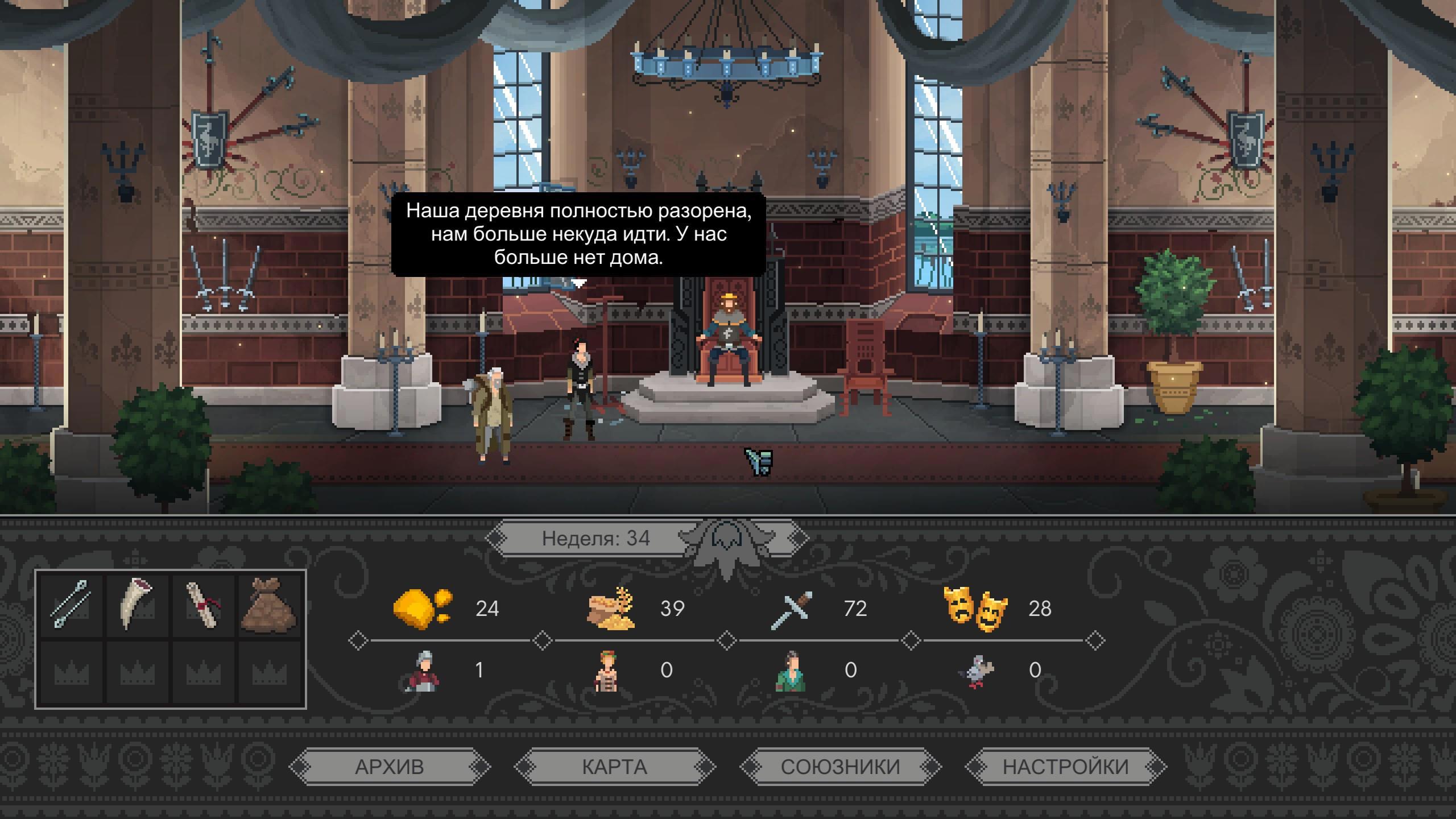The image size is (1456, 819).
Task: Open Настройки settings
Action: [x=1065, y=767]
